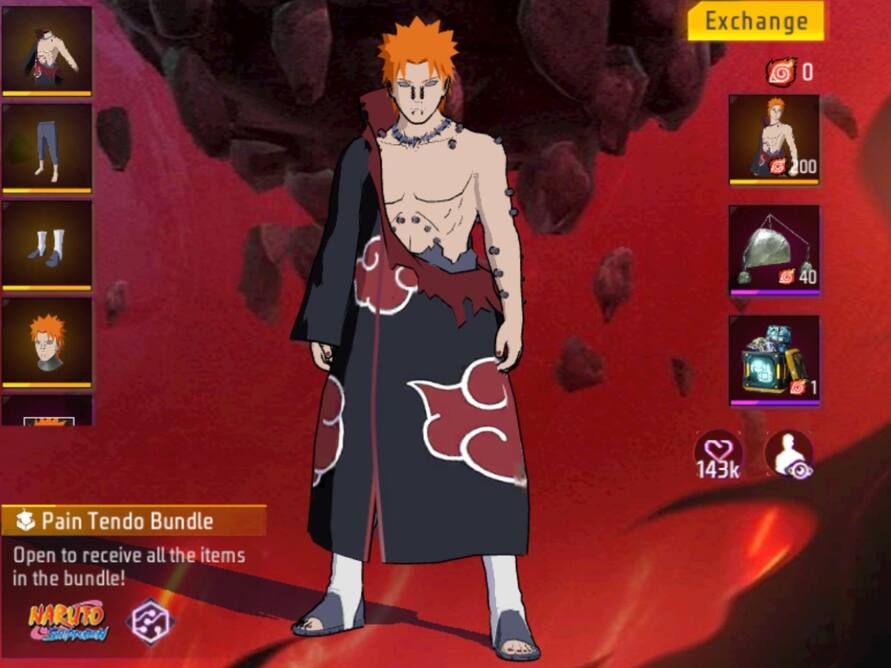Tap the heart like icon showing 143k

tap(719, 455)
